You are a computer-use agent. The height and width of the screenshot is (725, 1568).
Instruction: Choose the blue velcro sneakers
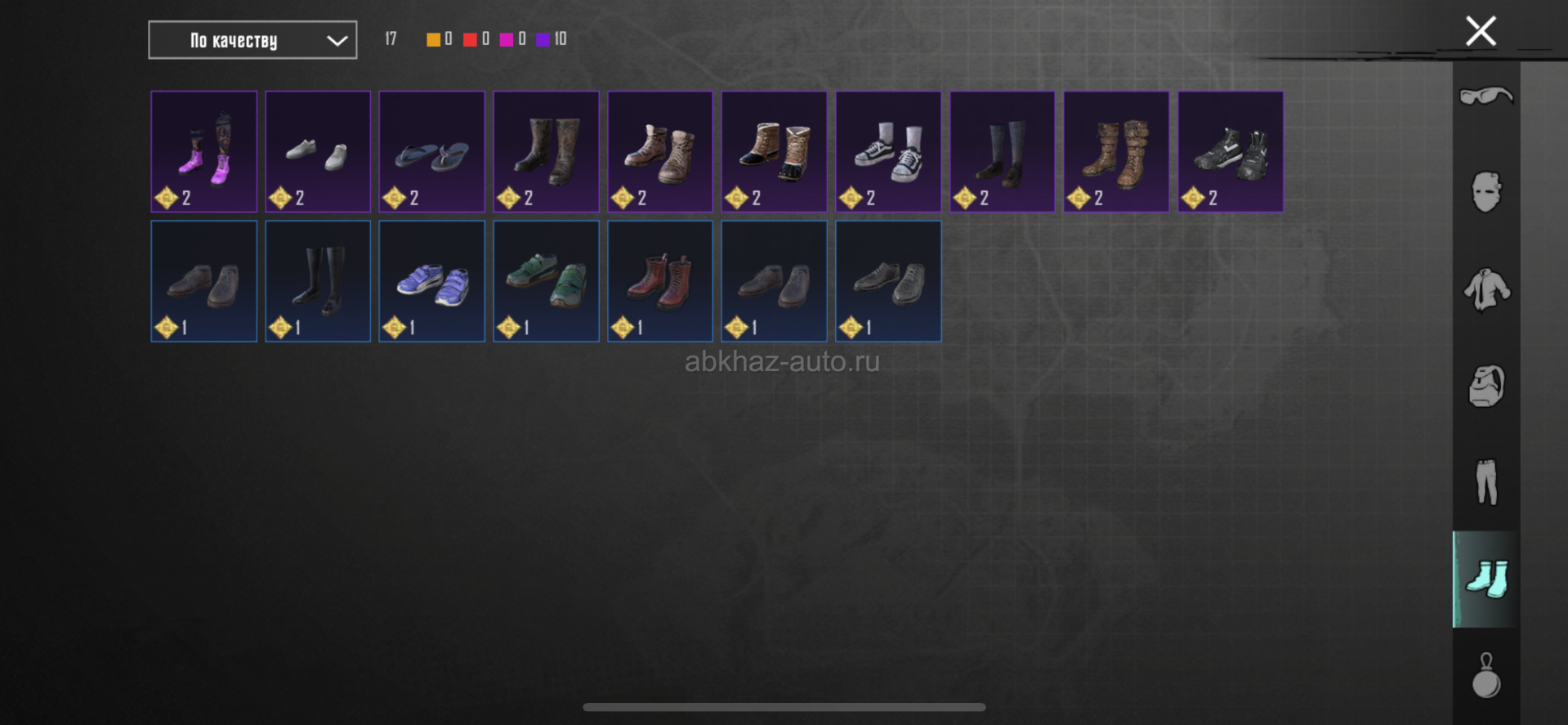tap(431, 281)
